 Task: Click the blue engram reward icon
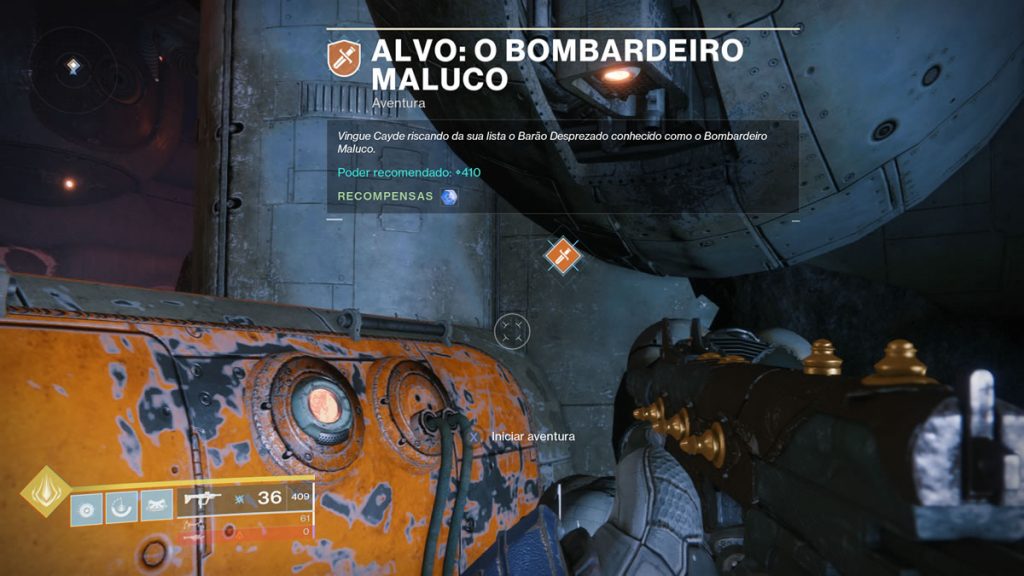(449, 196)
